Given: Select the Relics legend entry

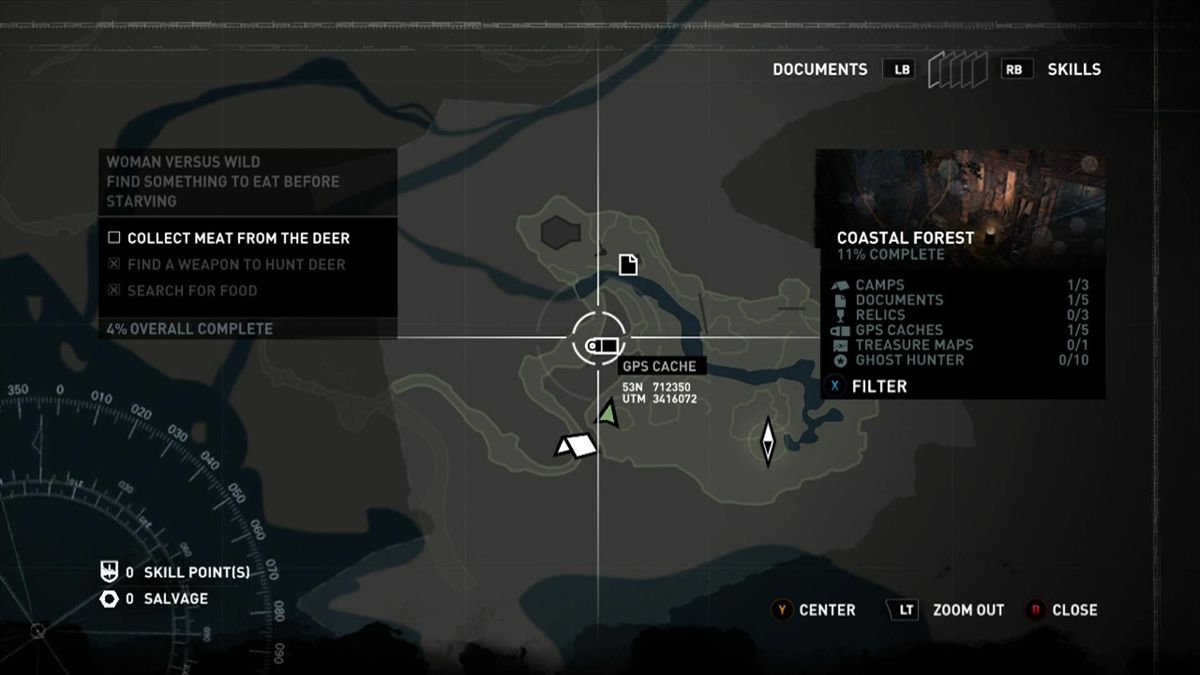Looking at the screenshot, I should click(x=882, y=315).
